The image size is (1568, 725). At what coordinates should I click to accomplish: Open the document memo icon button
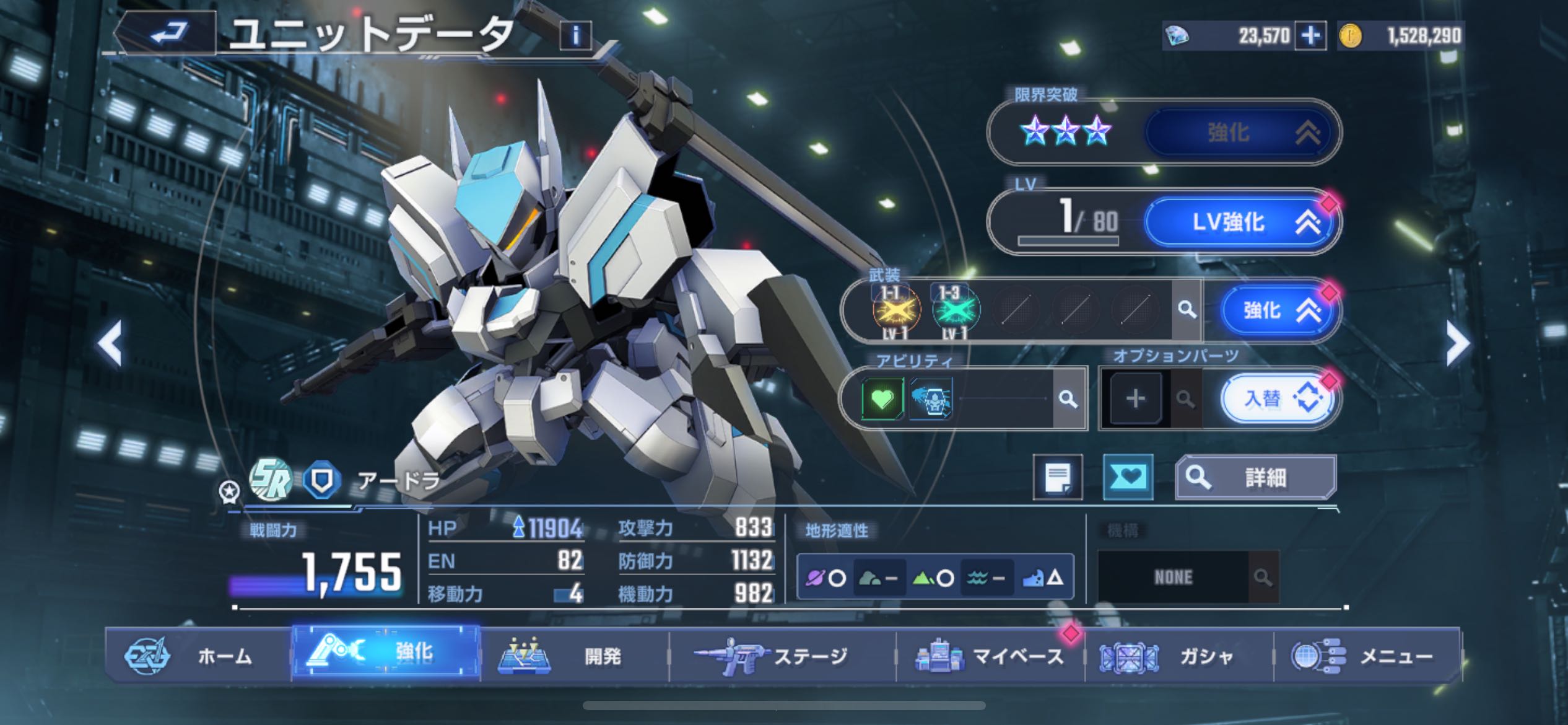(1058, 477)
